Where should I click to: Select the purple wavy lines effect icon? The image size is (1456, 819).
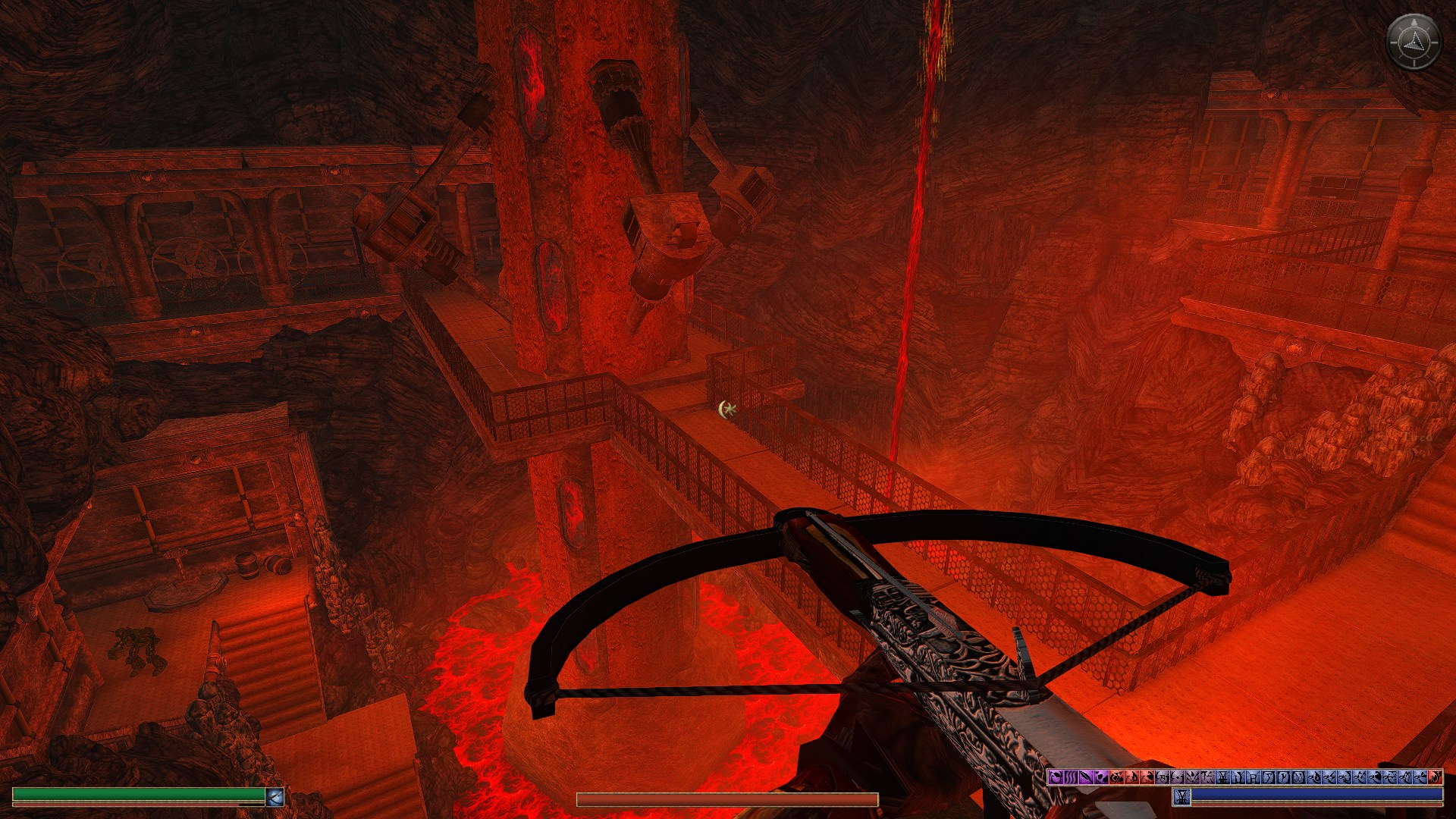coord(1070,777)
